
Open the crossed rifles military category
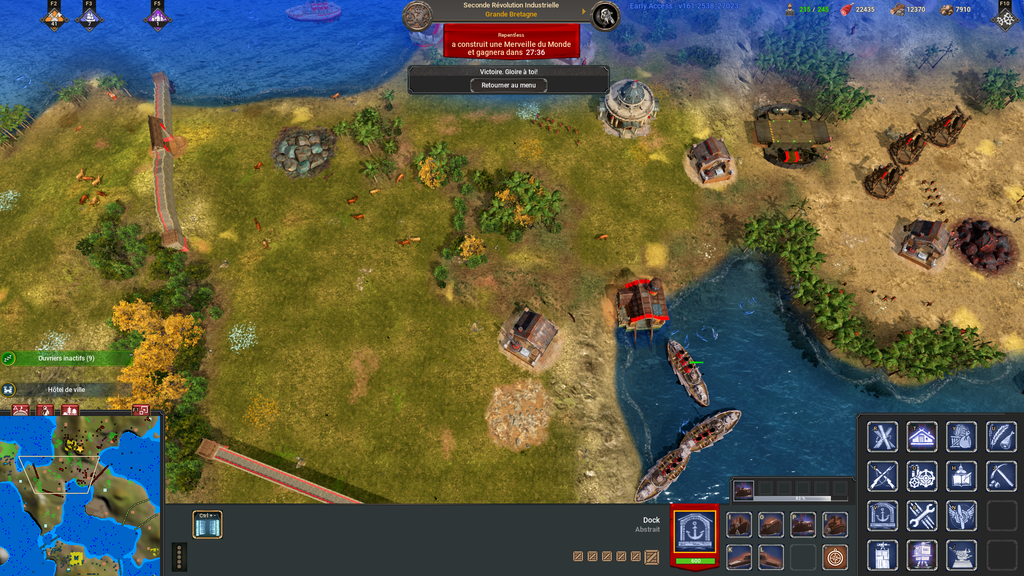click(882, 476)
